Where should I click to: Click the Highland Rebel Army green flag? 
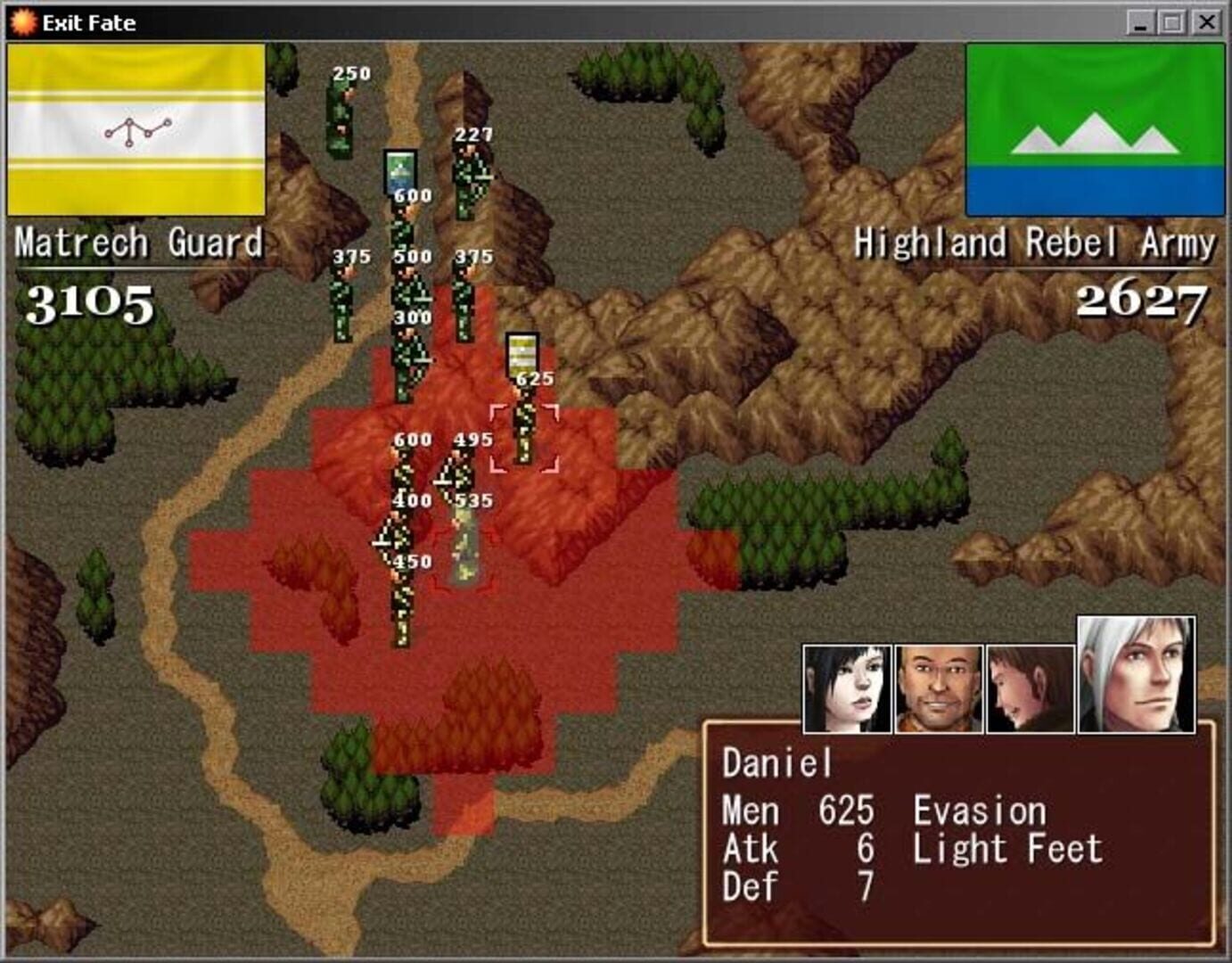click(1095, 129)
